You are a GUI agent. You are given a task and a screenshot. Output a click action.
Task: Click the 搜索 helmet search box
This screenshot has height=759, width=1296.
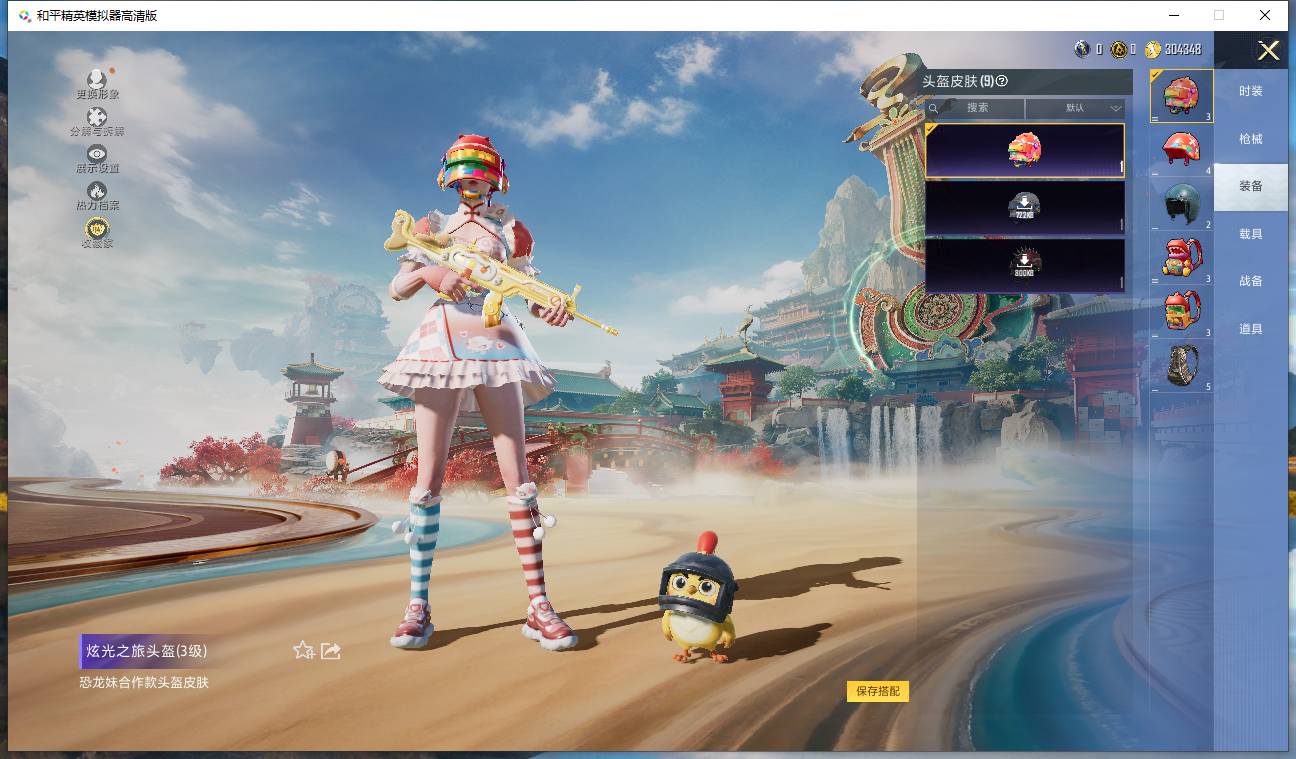pyautogui.click(x=976, y=108)
